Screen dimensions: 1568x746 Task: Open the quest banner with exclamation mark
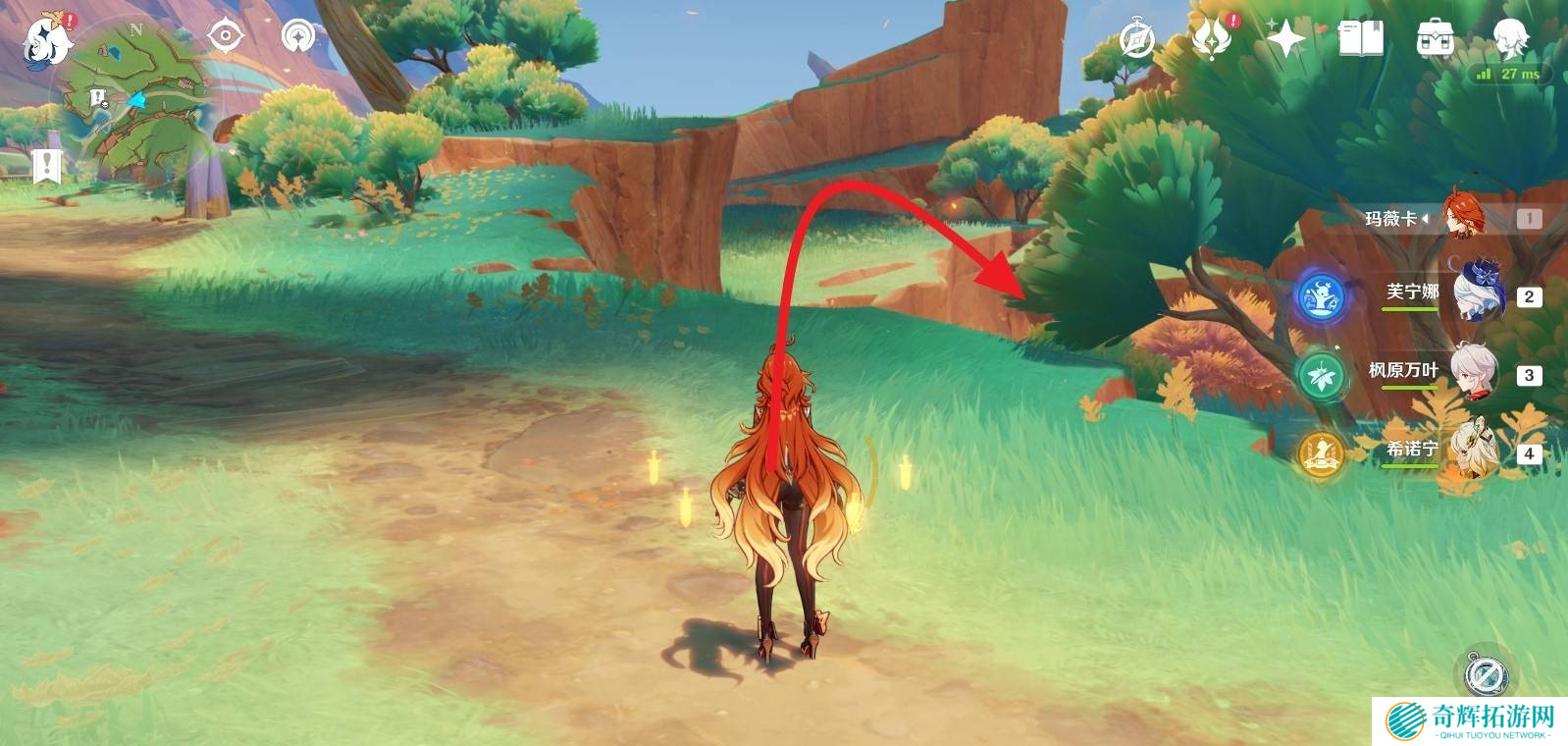click(46, 166)
